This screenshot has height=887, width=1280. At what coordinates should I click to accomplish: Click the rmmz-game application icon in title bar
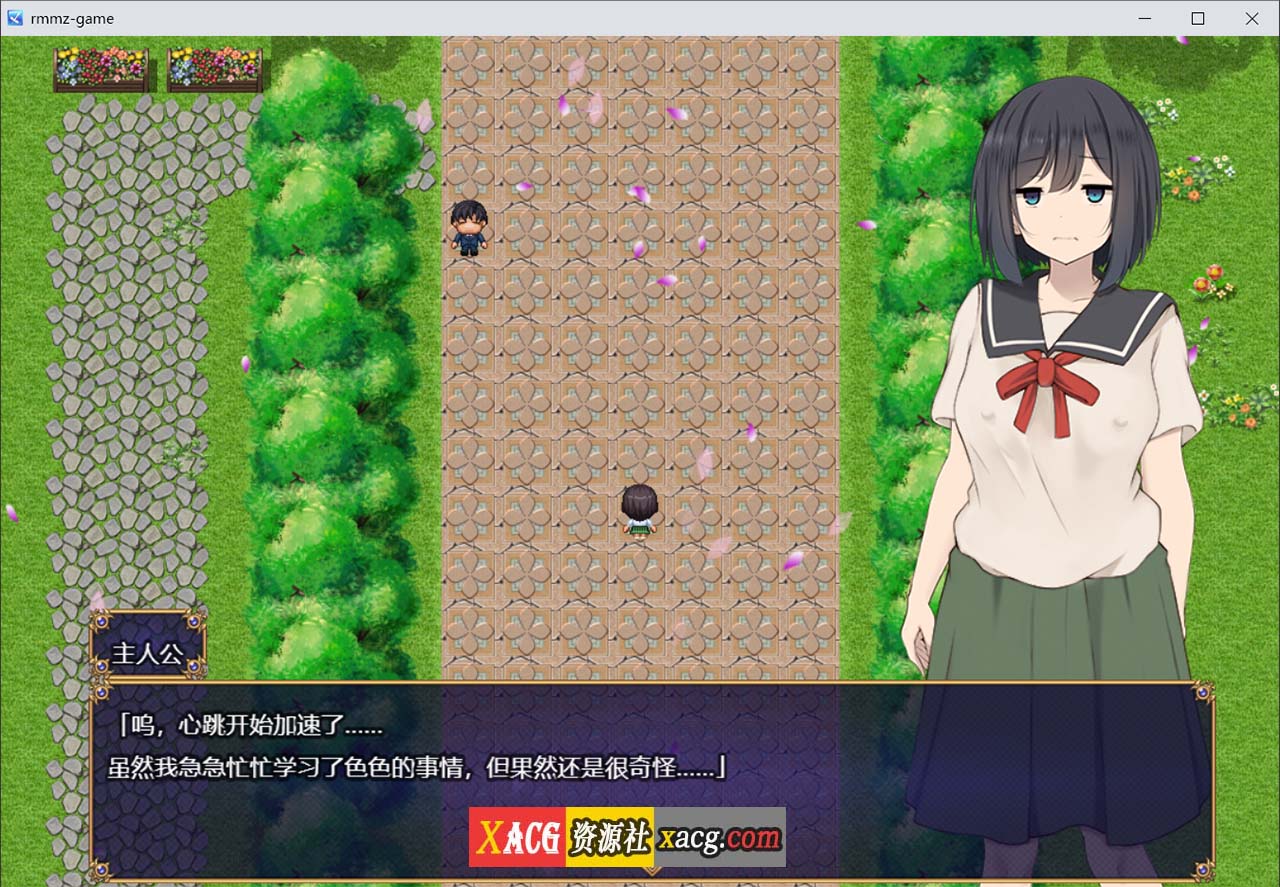pyautogui.click(x=13, y=18)
